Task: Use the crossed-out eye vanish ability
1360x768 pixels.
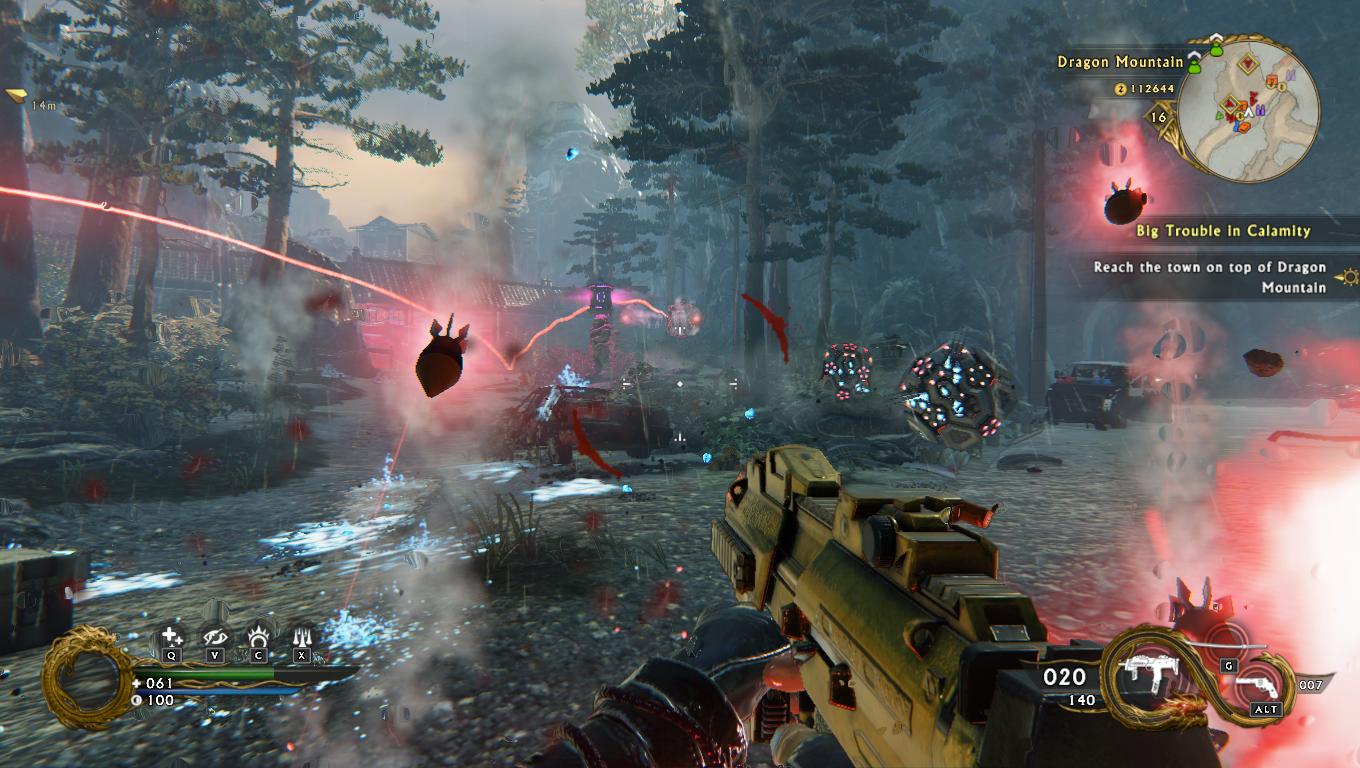Action: click(215, 637)
